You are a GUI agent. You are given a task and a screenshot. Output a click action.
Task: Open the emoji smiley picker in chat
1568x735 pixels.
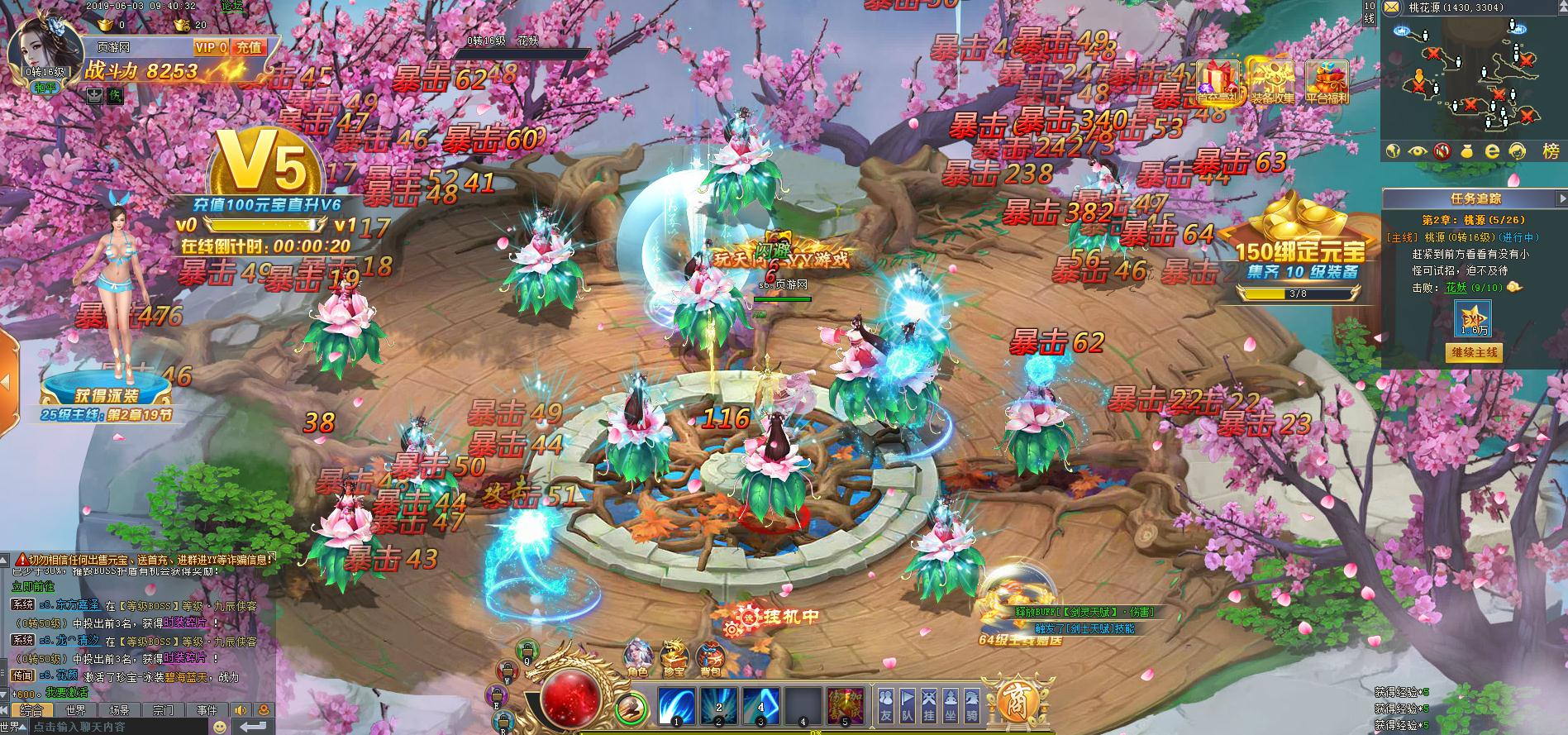[x=220, y=727]
